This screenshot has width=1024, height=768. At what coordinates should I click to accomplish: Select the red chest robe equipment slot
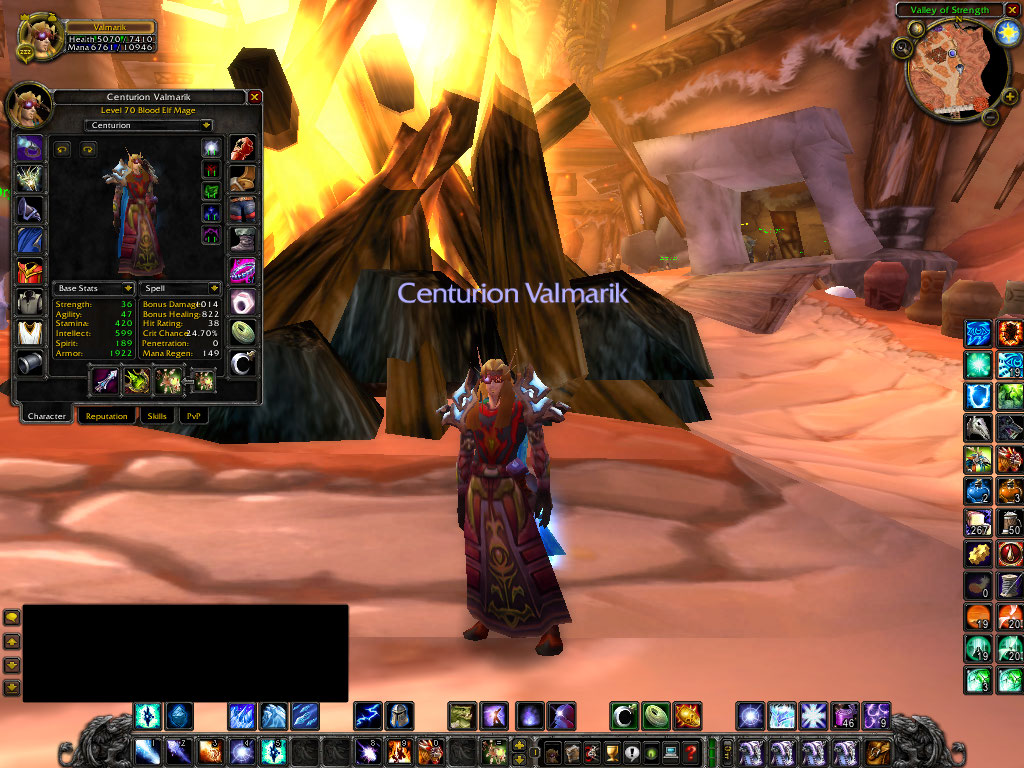[29, 271]
